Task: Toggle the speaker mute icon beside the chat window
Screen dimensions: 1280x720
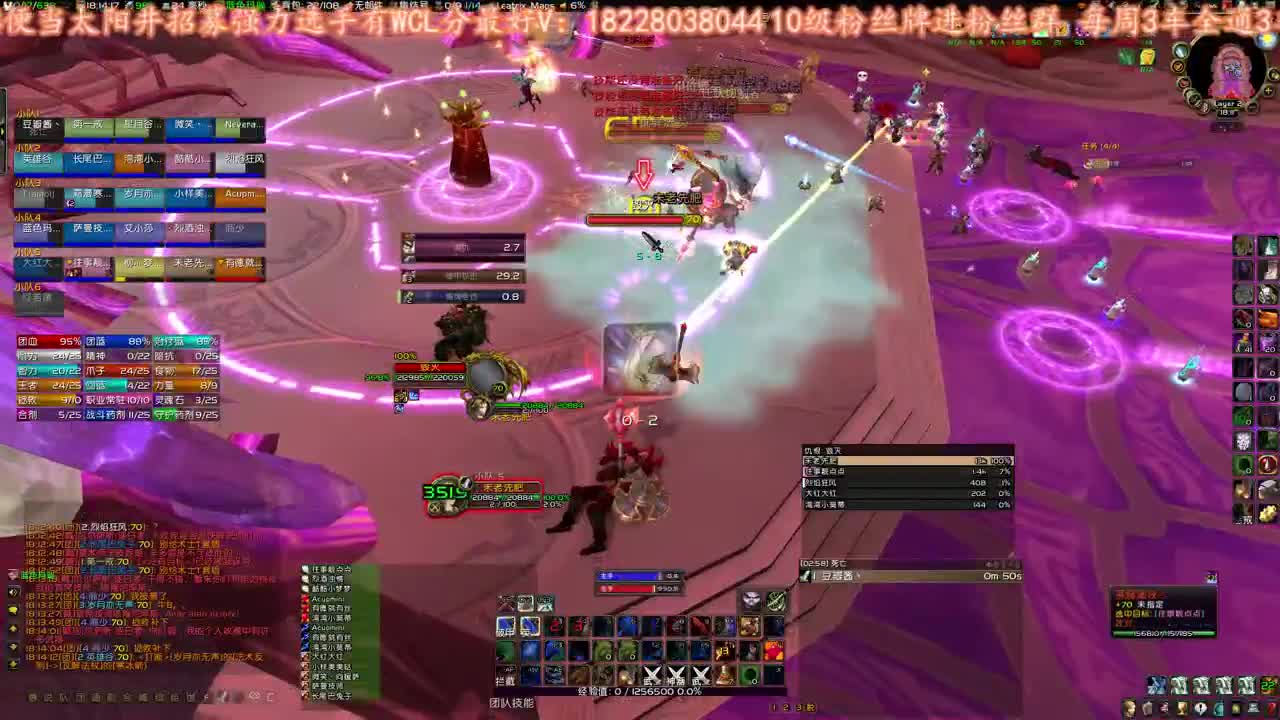Action: pyautogui.click(x=11, y=593)
